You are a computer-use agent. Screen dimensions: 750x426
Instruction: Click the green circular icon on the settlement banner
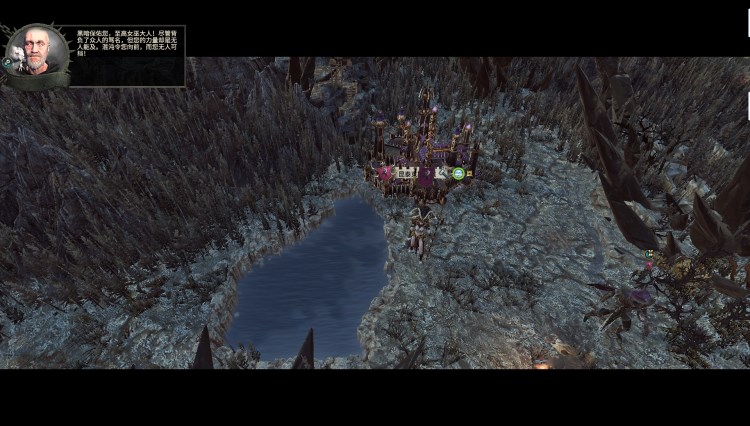coord(458,174)
